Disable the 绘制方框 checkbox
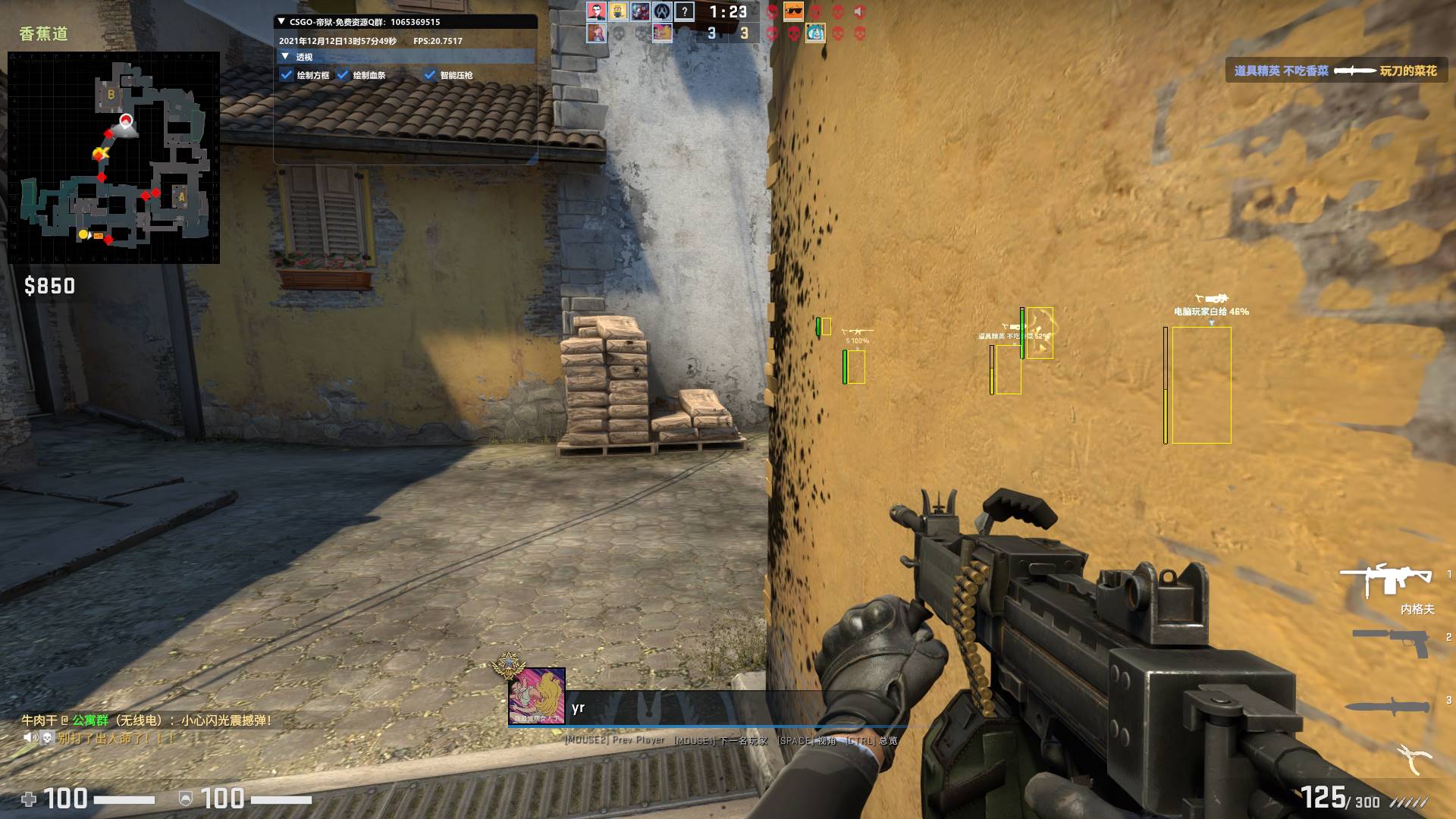The width and height of the screenshot is (1456, 819). [x=287, y=75]
